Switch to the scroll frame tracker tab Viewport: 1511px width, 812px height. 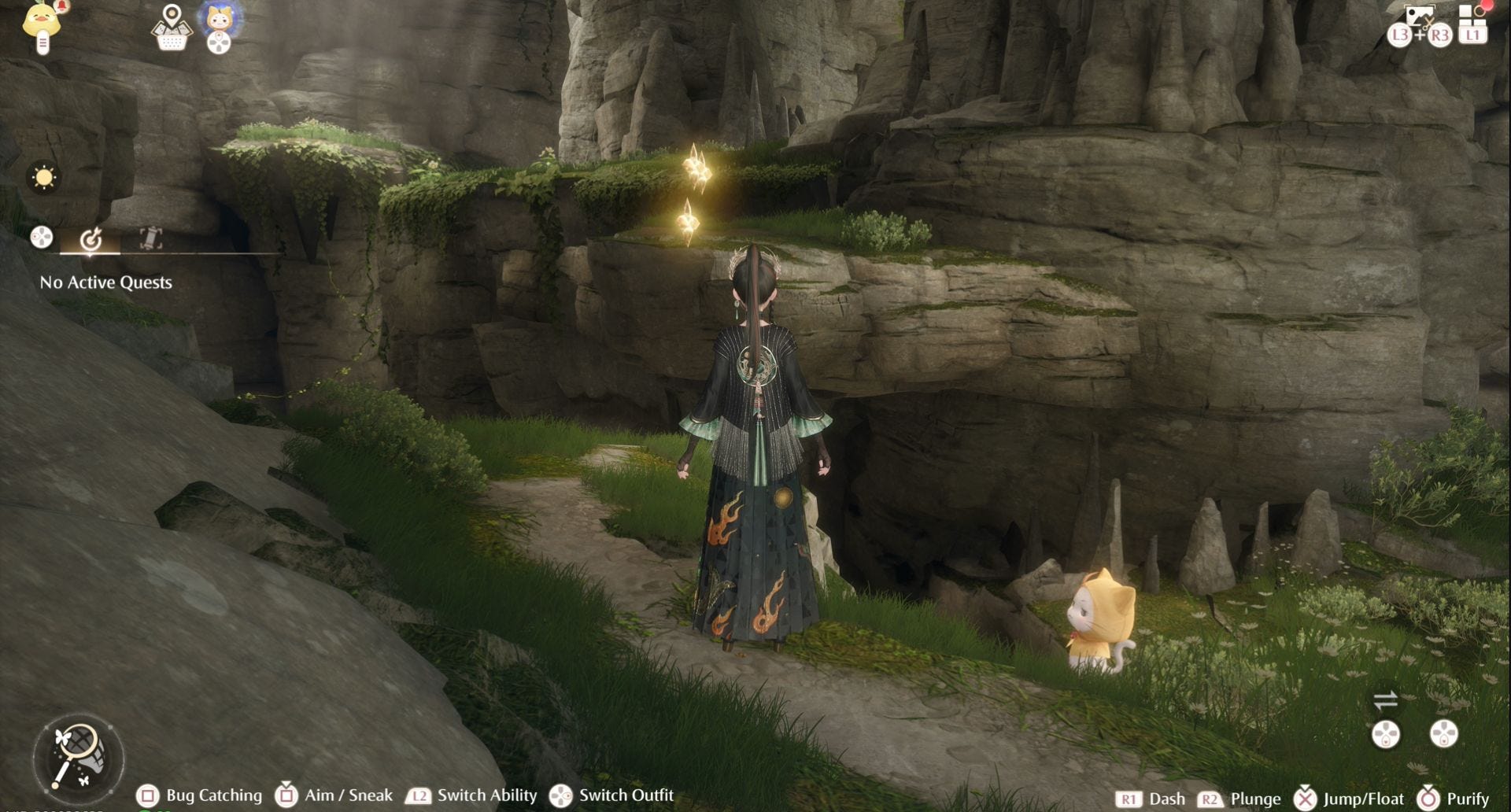pos(150,238)
